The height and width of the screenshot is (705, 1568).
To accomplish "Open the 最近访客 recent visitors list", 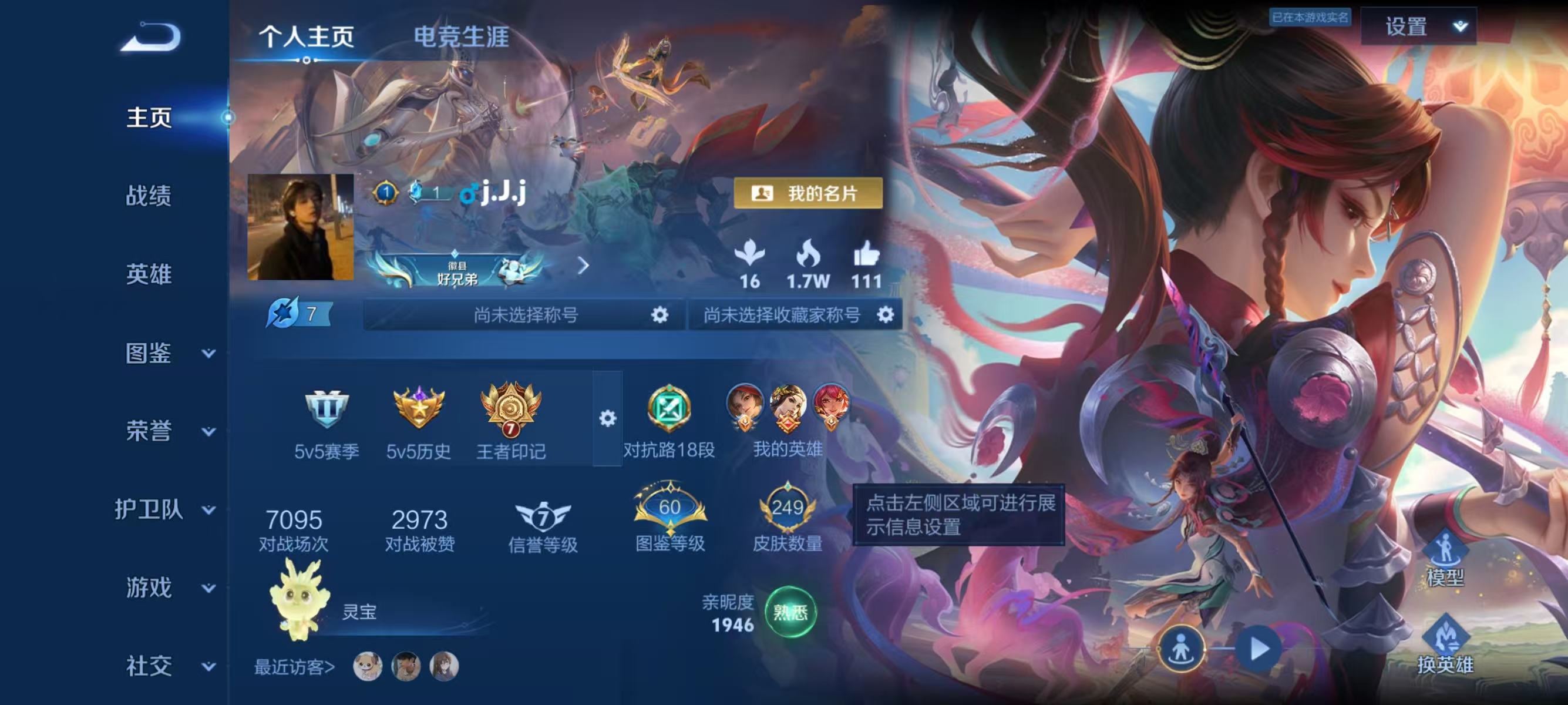I will tap(295, 667).
